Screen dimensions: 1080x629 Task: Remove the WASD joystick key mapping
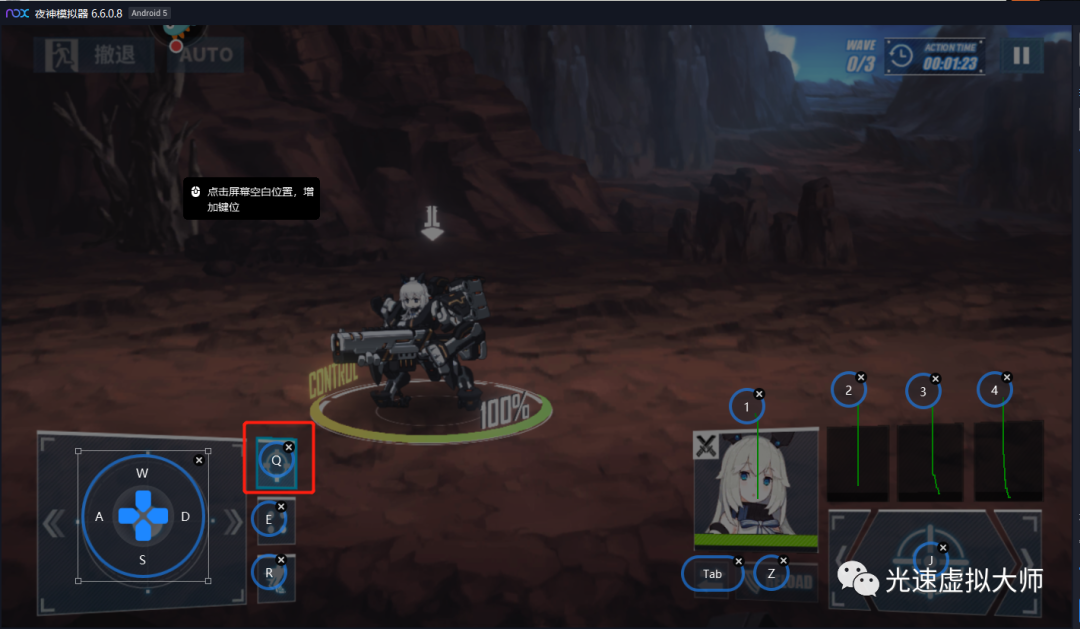click(199, 460)
